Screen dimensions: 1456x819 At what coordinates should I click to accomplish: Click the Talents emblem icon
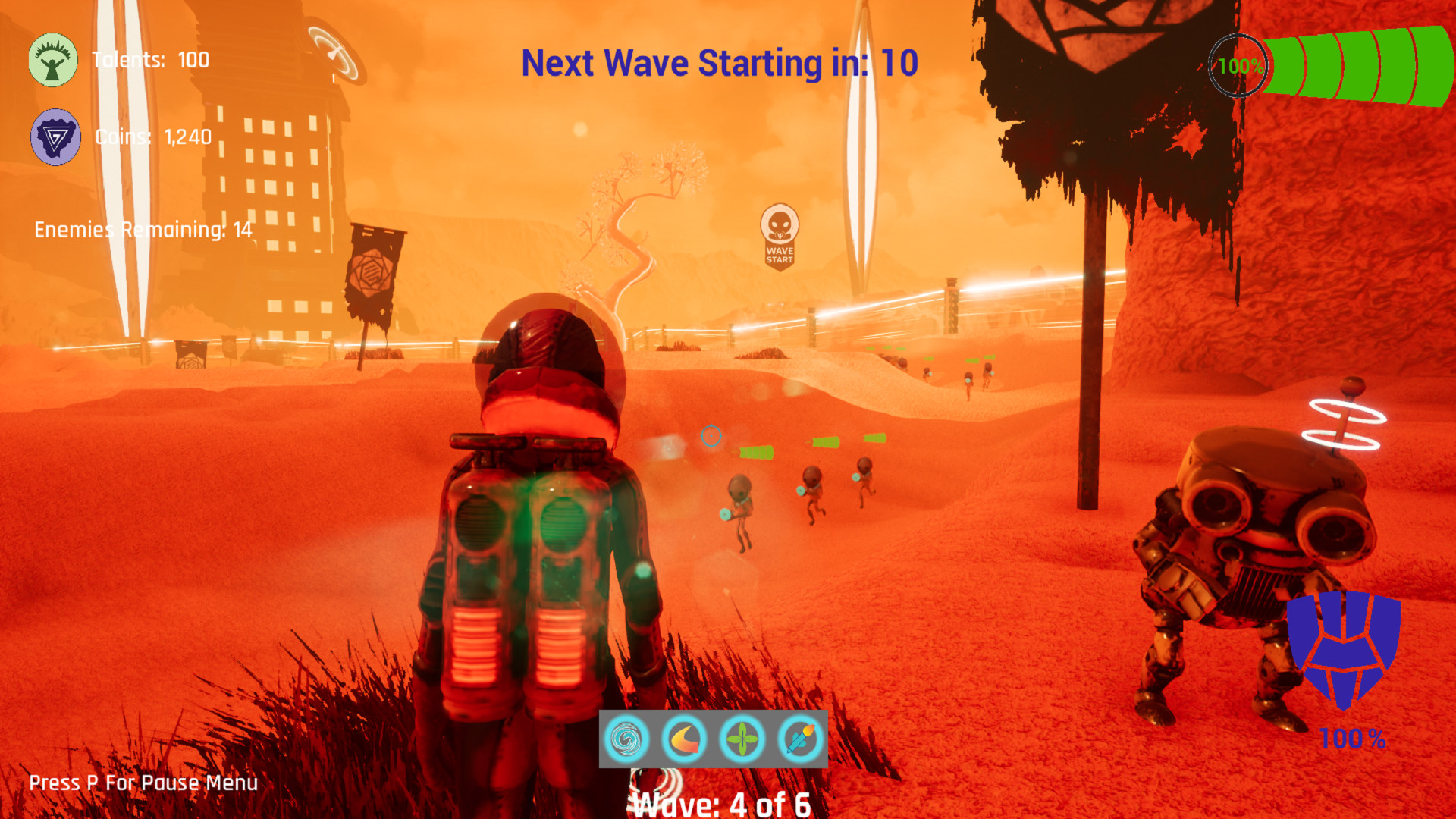click(52, 61)
